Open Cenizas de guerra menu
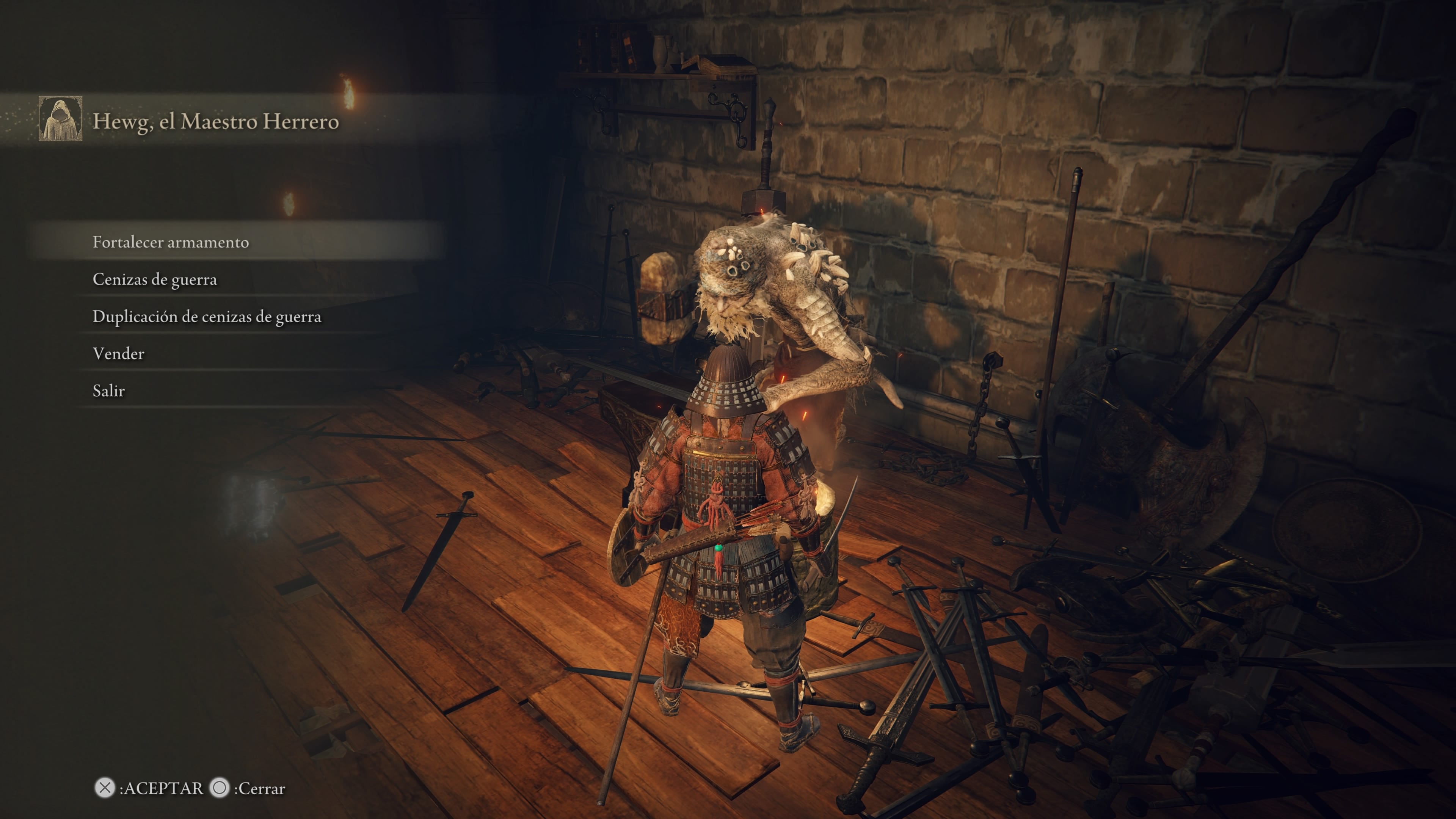This screenshot has width=1456, height=819. 155,279
